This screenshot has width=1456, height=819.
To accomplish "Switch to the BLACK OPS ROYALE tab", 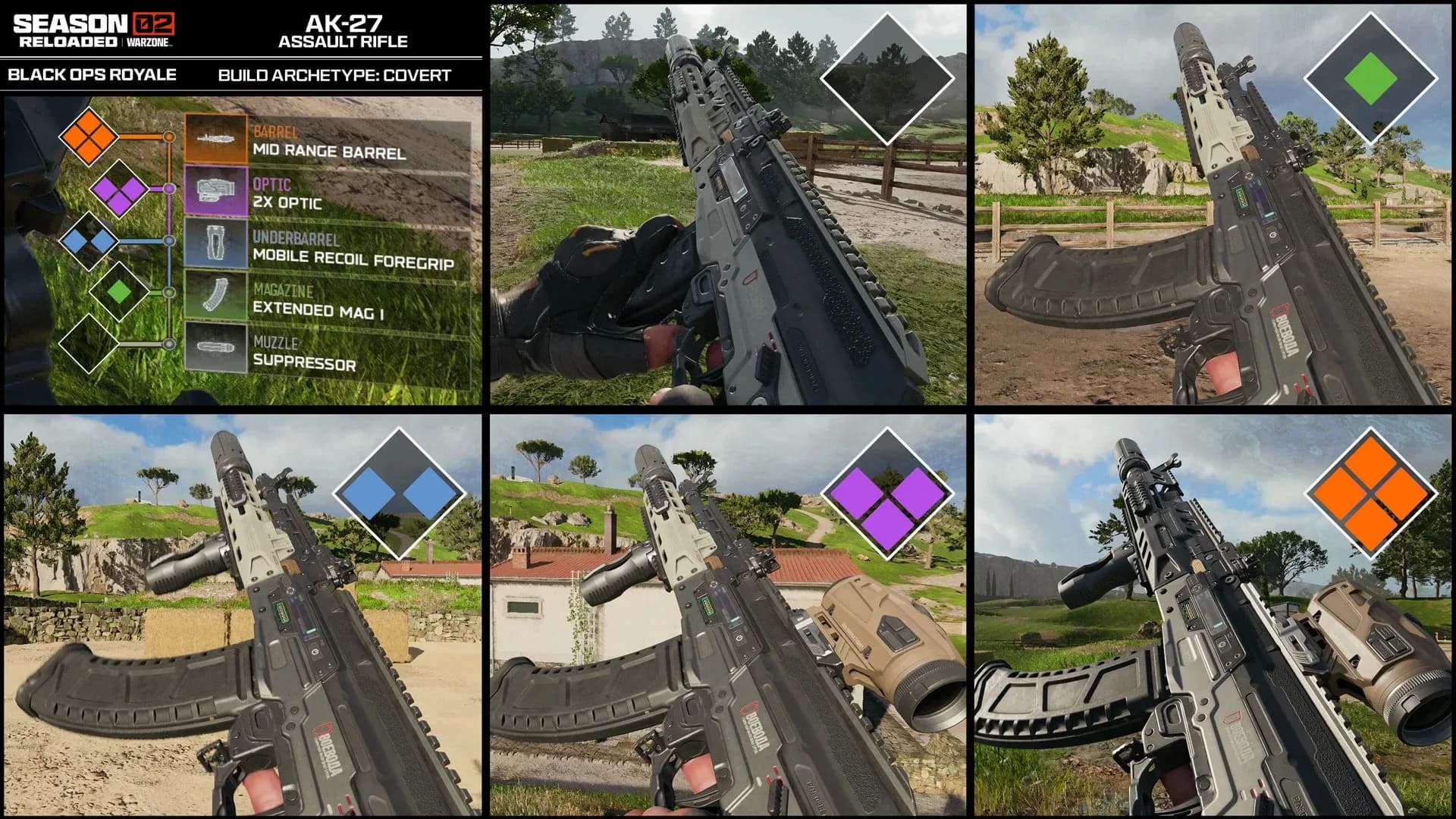I will pyautogui.click(x=91, y=76).
